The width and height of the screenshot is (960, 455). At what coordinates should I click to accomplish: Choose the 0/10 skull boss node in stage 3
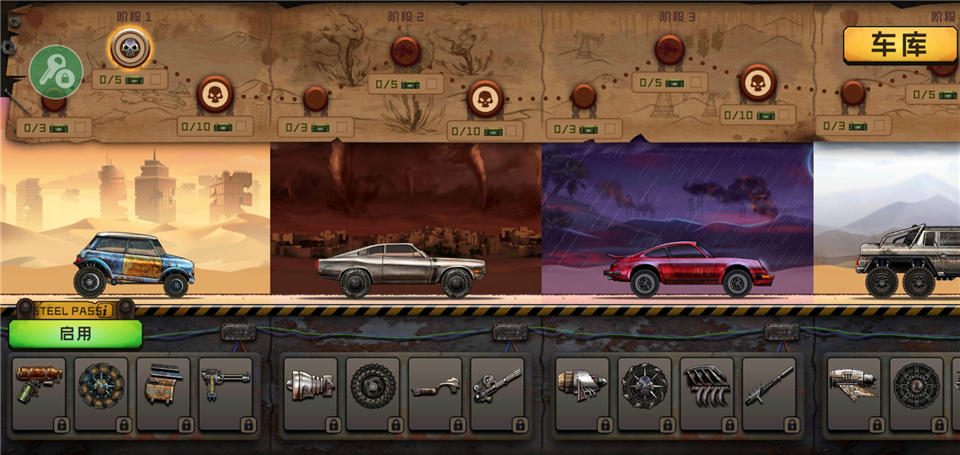(758, 83)
